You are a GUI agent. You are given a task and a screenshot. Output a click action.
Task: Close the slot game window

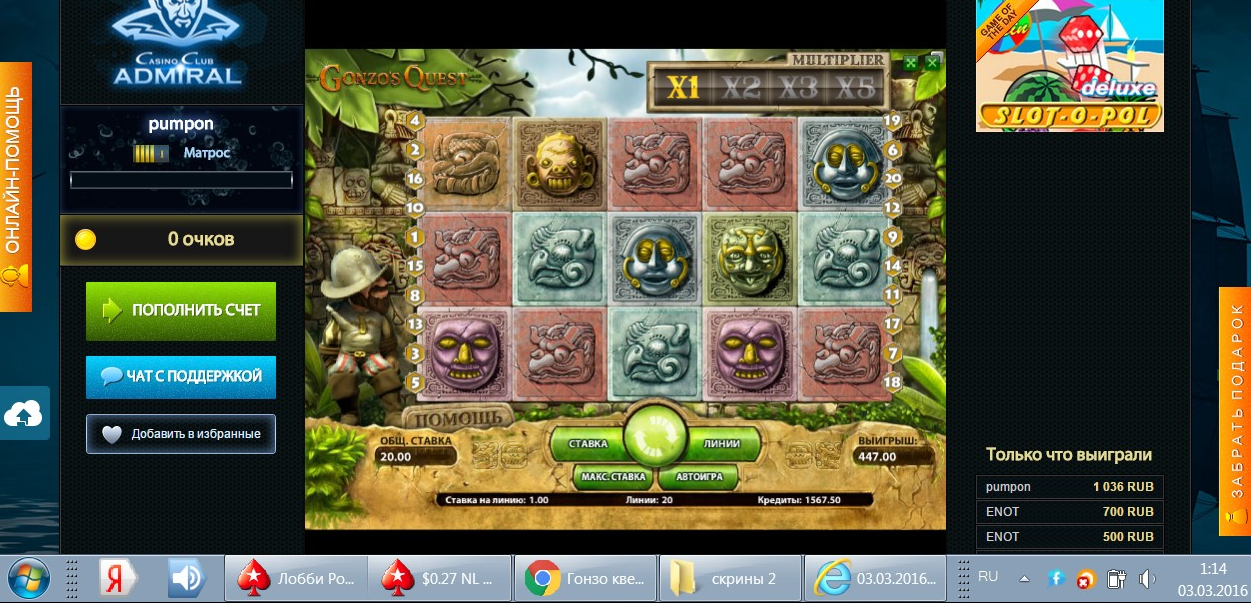point(932,63)
